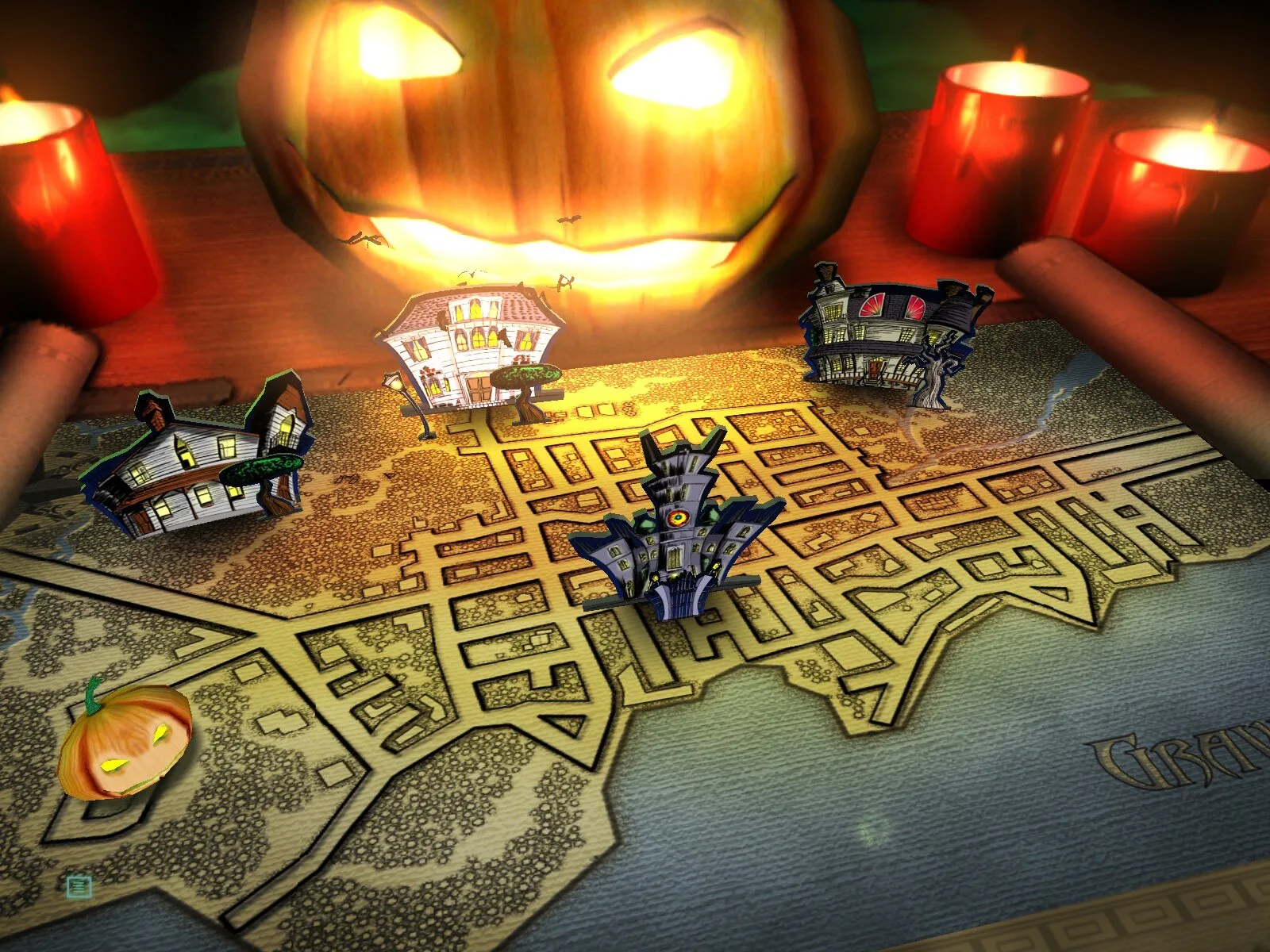Screen dimensions: 1270x952
Task: Click the small jack-o'-lantern on the map
Action: [x=125, y=743]
